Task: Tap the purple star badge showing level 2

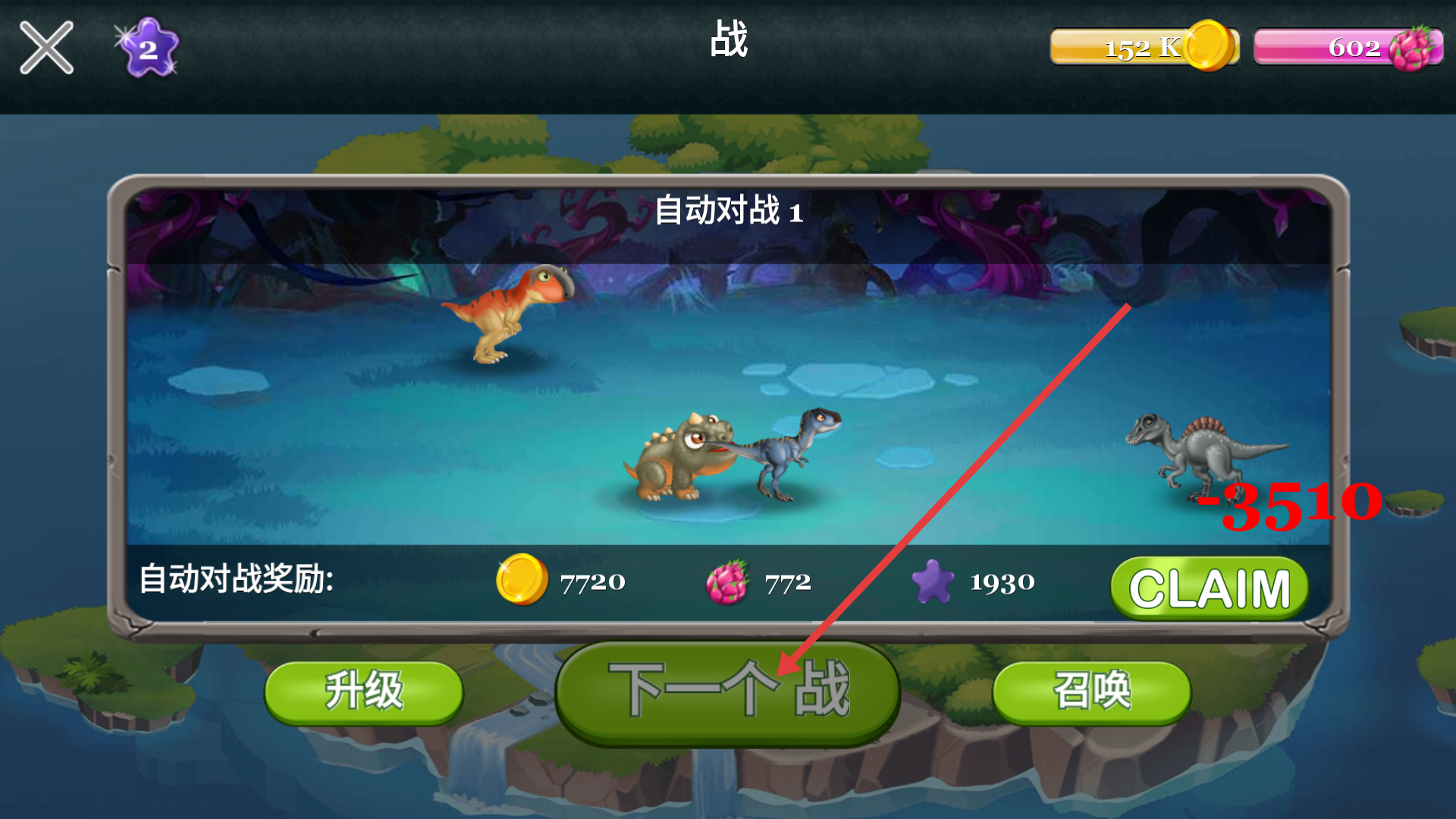Action: tap(149, 48)
